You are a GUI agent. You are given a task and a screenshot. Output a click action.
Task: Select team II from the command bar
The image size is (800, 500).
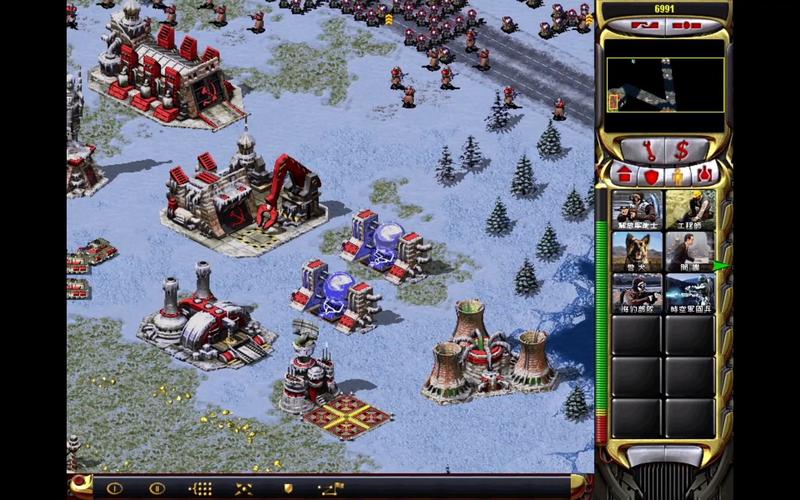[156, 488]
